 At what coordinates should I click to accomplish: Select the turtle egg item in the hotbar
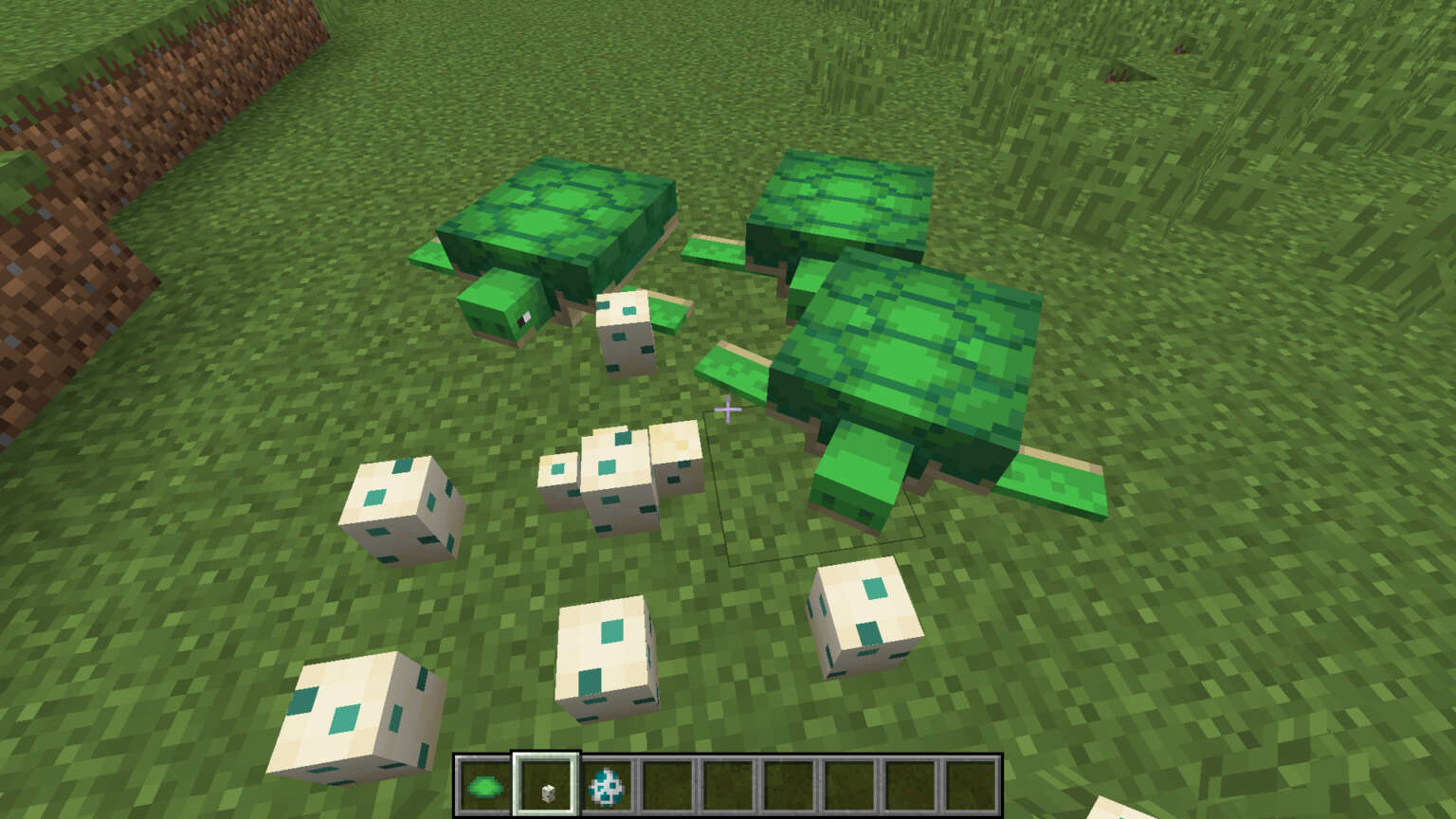(545, 785)
